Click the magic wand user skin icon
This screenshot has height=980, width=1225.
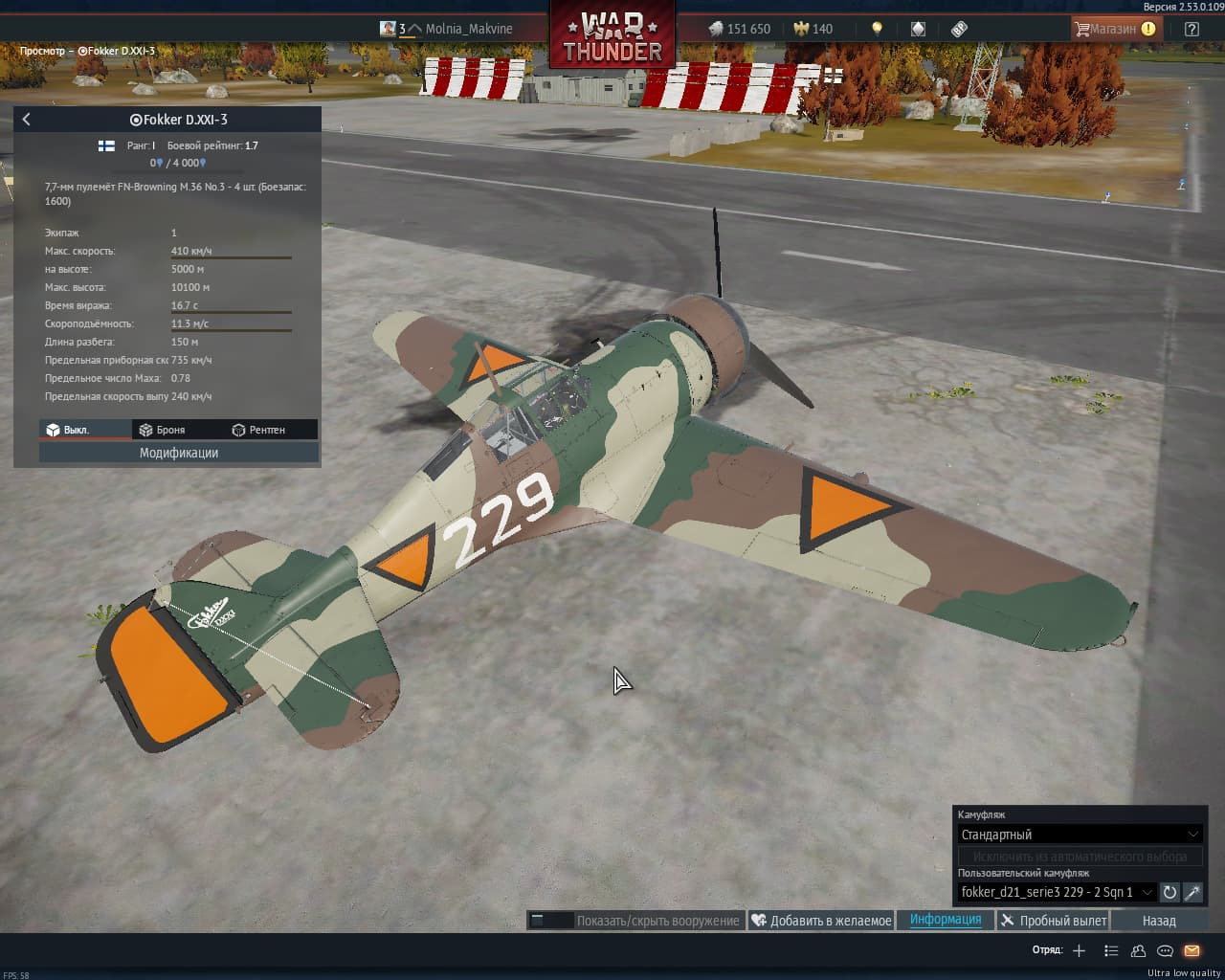[1192, 892]
